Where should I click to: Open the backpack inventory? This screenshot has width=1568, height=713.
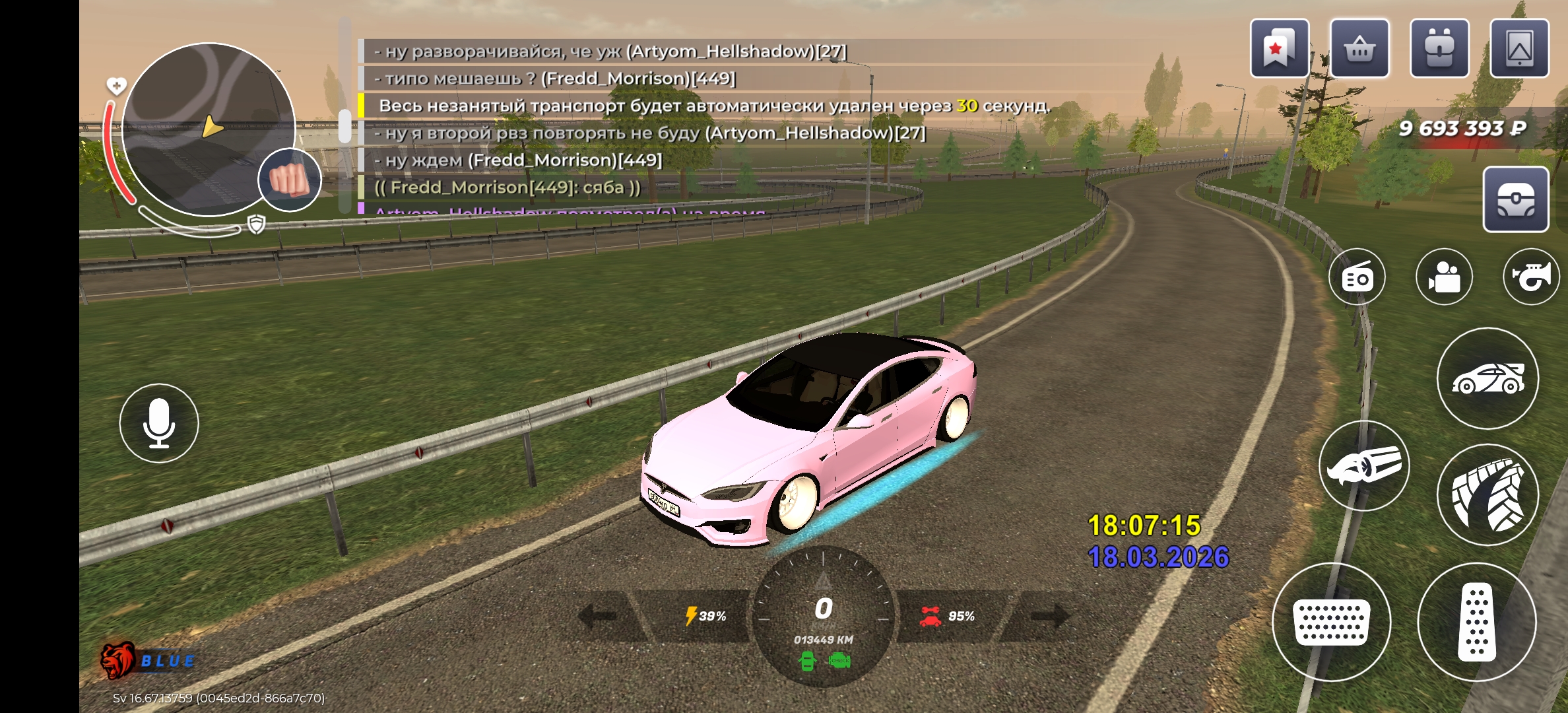coord(1439,48)
